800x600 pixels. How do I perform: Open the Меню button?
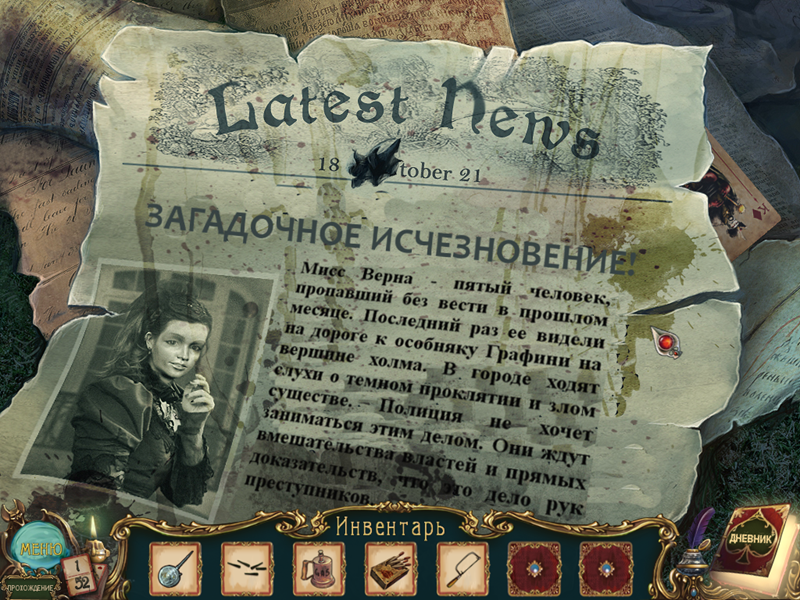(x=37, y=551)
